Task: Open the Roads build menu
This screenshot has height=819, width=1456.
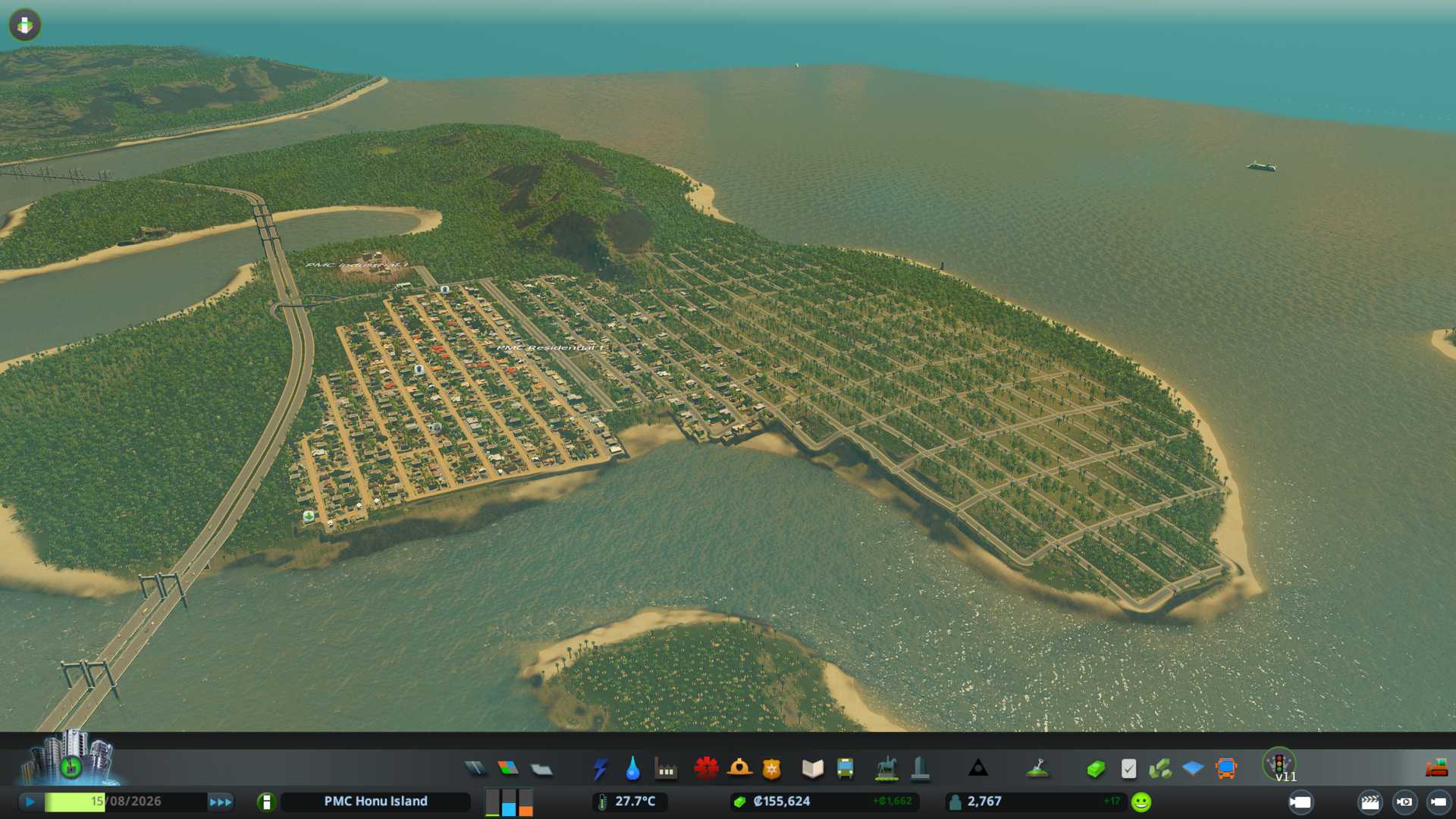Action: point(475,769)
